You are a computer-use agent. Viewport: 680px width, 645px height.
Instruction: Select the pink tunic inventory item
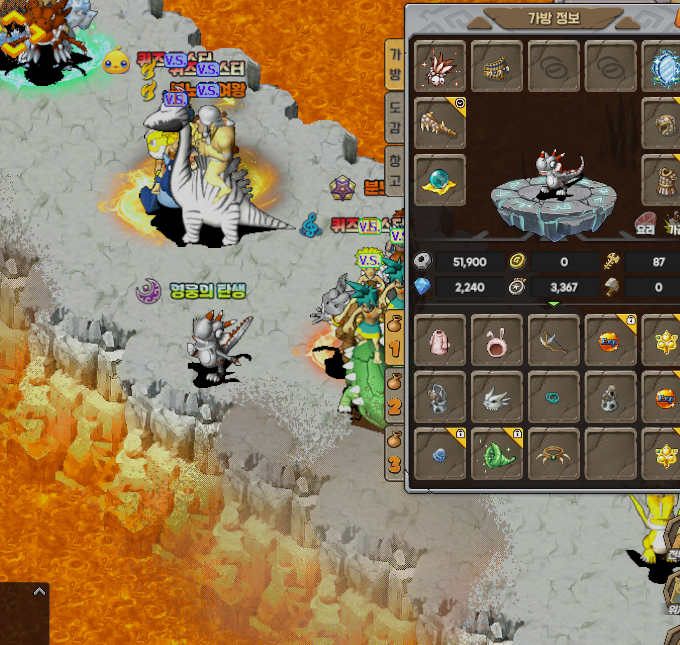click(x=440, y=340)
